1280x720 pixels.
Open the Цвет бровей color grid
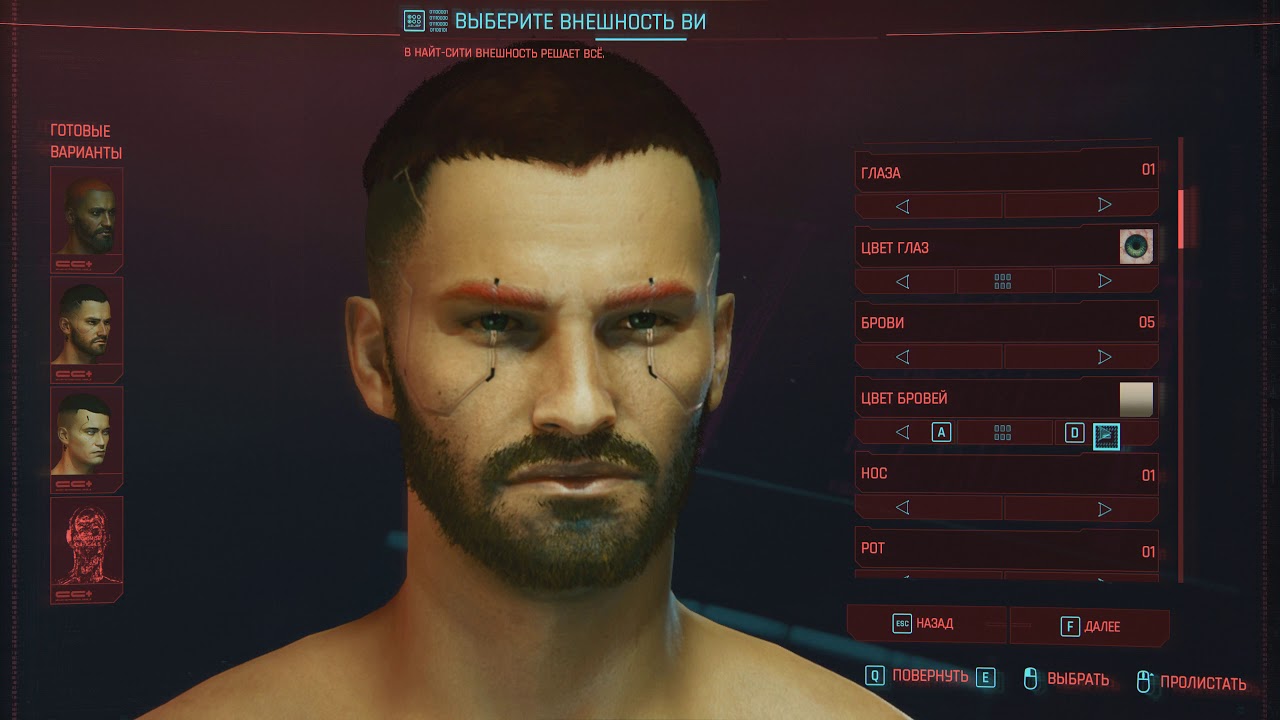pos(1003,433)
